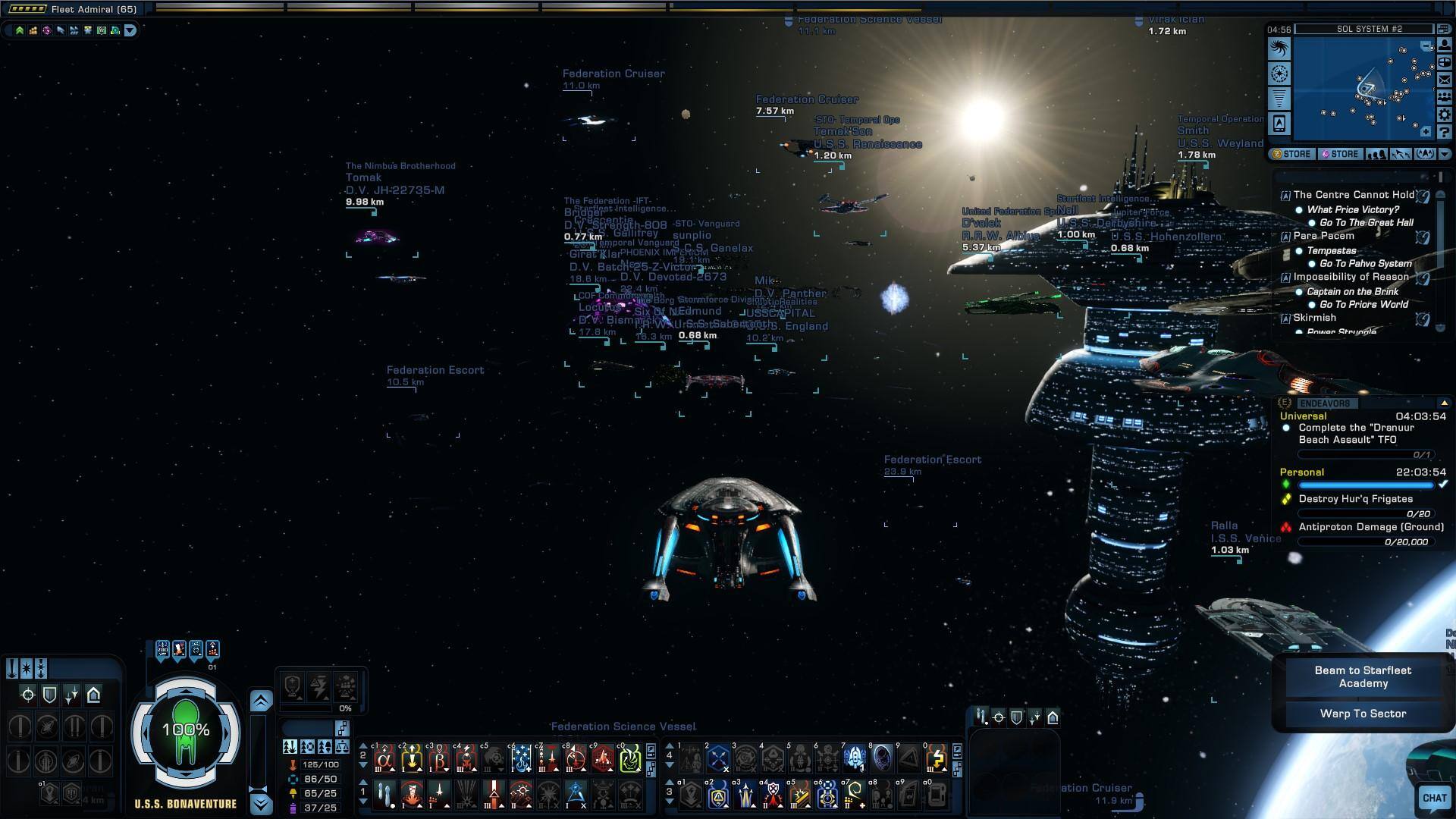The width and height of the screenshot is (1456, 819).
Task: Open the chat window
Action: coord(1434,798)
